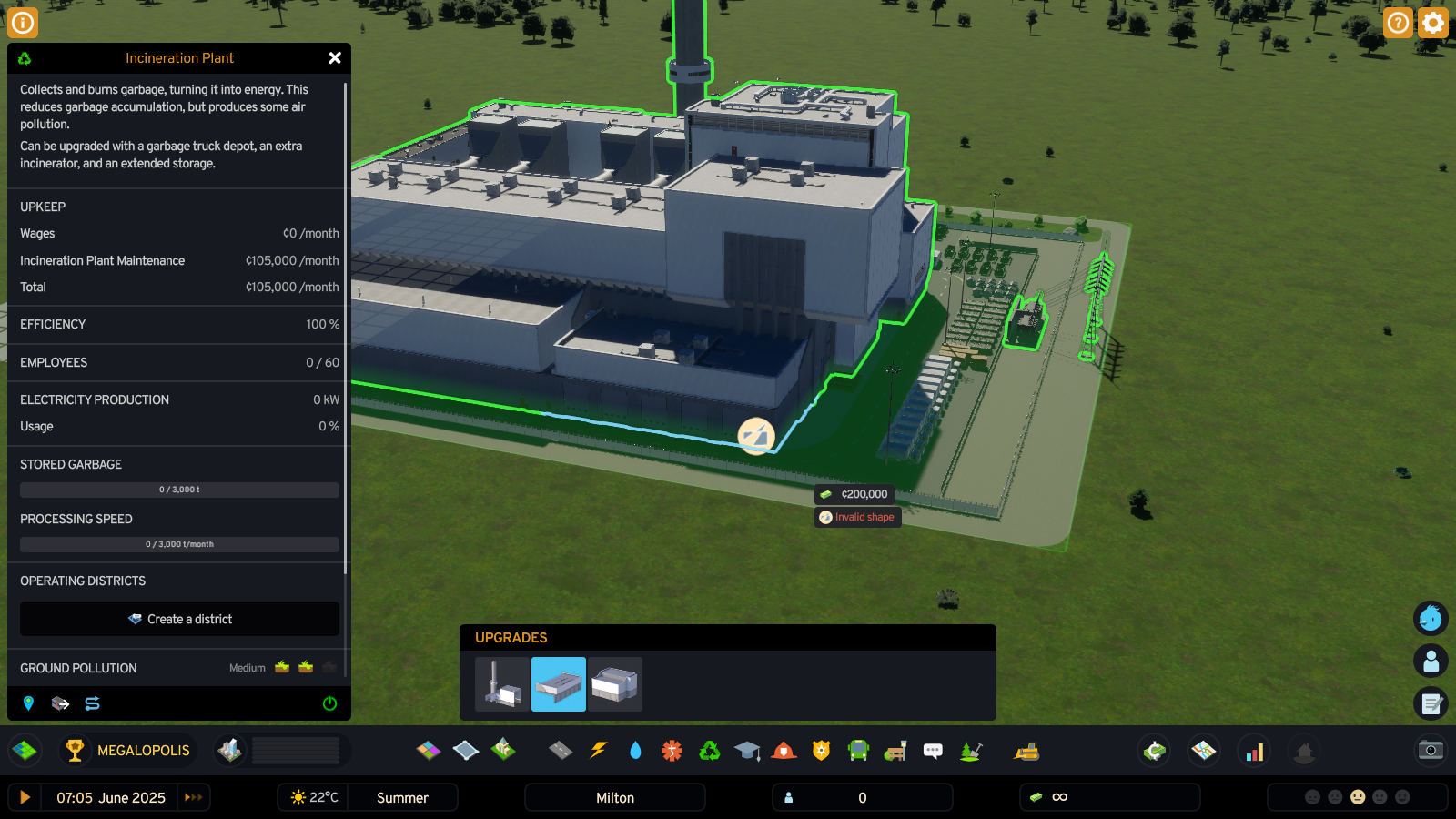Screen dimensions: 1456x819
Task: Select the Fire & Rescue service icon
Action: 782,750
